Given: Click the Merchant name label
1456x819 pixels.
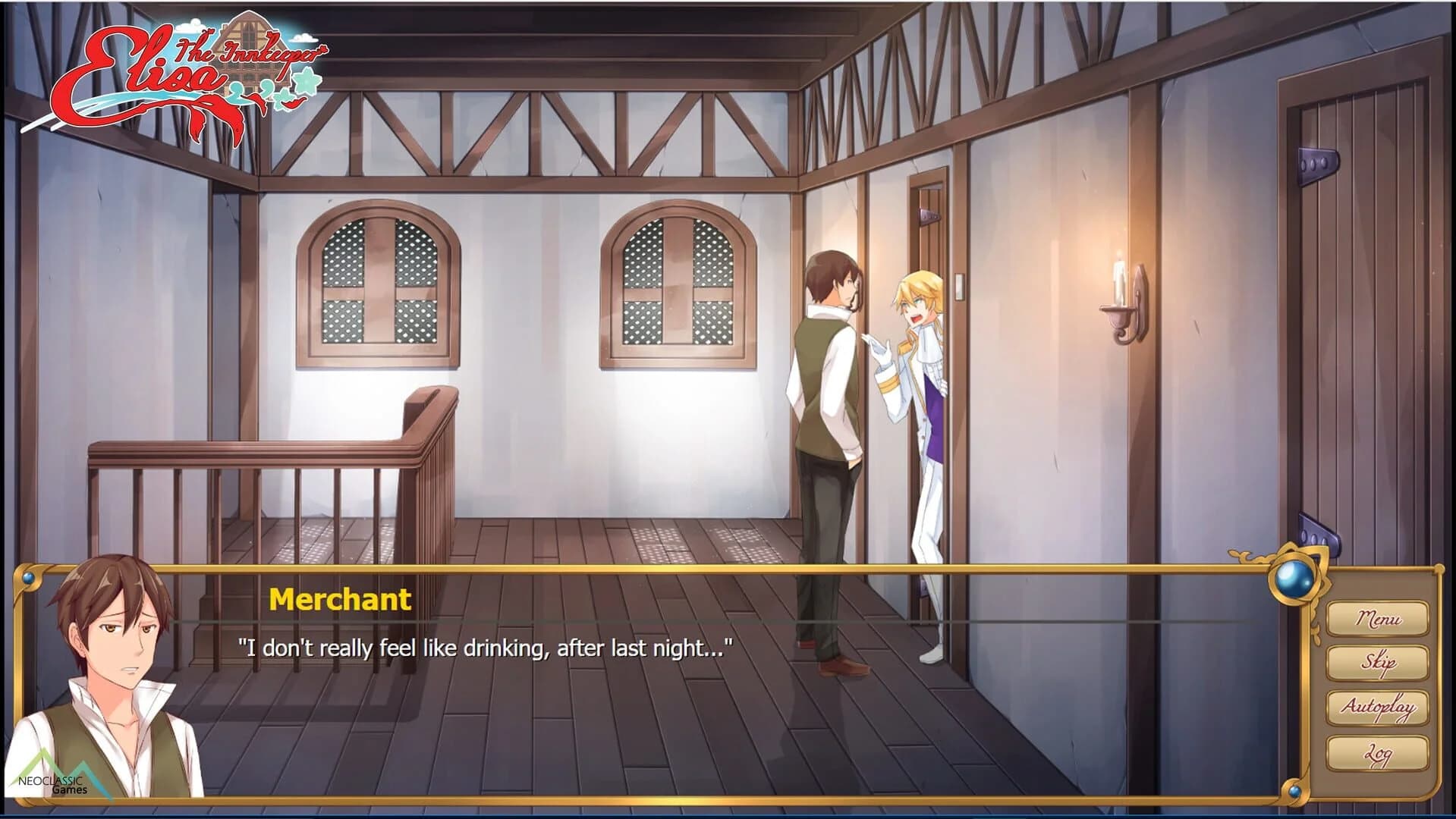Looking at the screenshot, I should [339, 599].
